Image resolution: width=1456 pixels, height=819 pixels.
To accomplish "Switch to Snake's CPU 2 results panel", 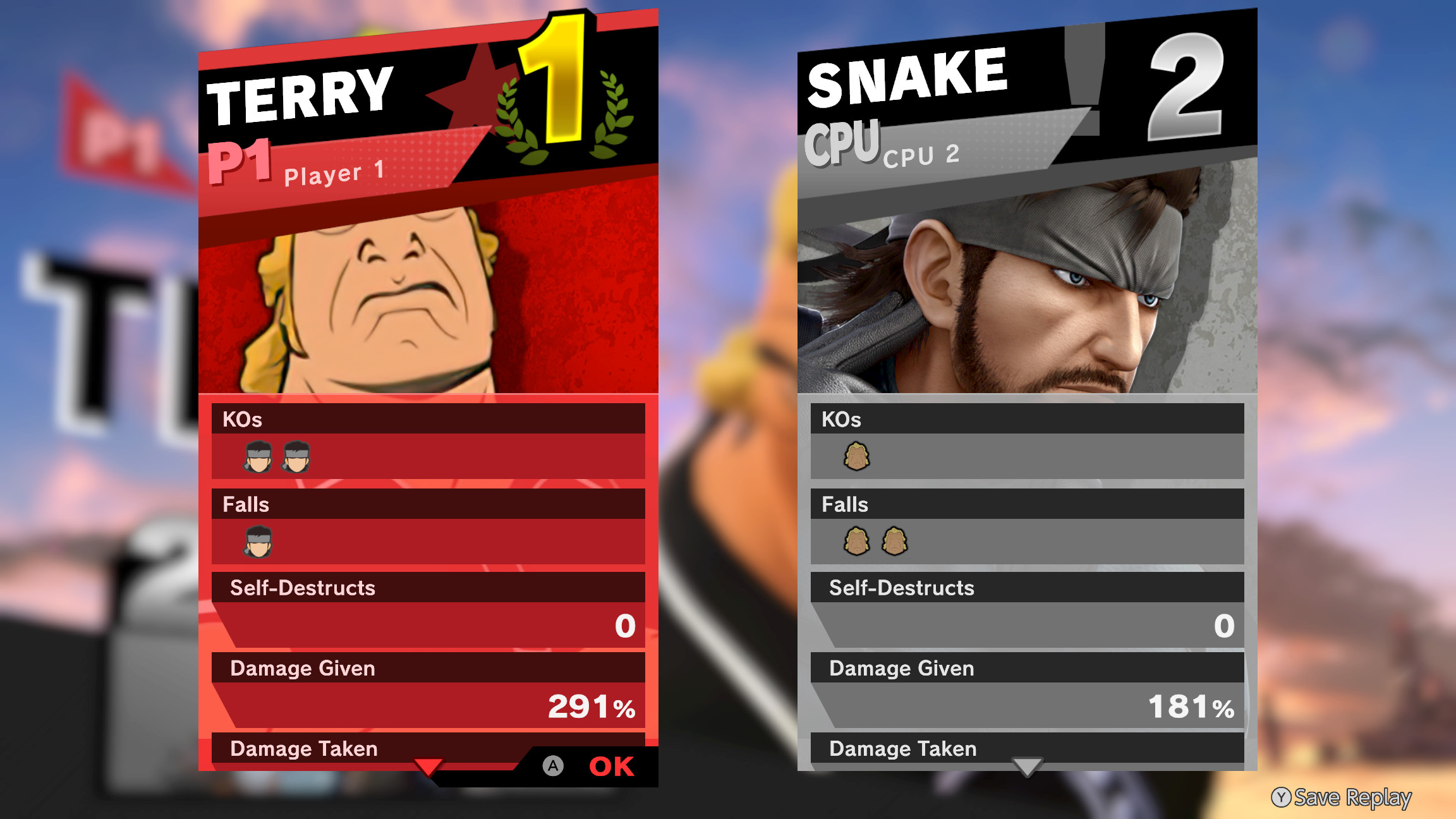I will pos(922,156).
